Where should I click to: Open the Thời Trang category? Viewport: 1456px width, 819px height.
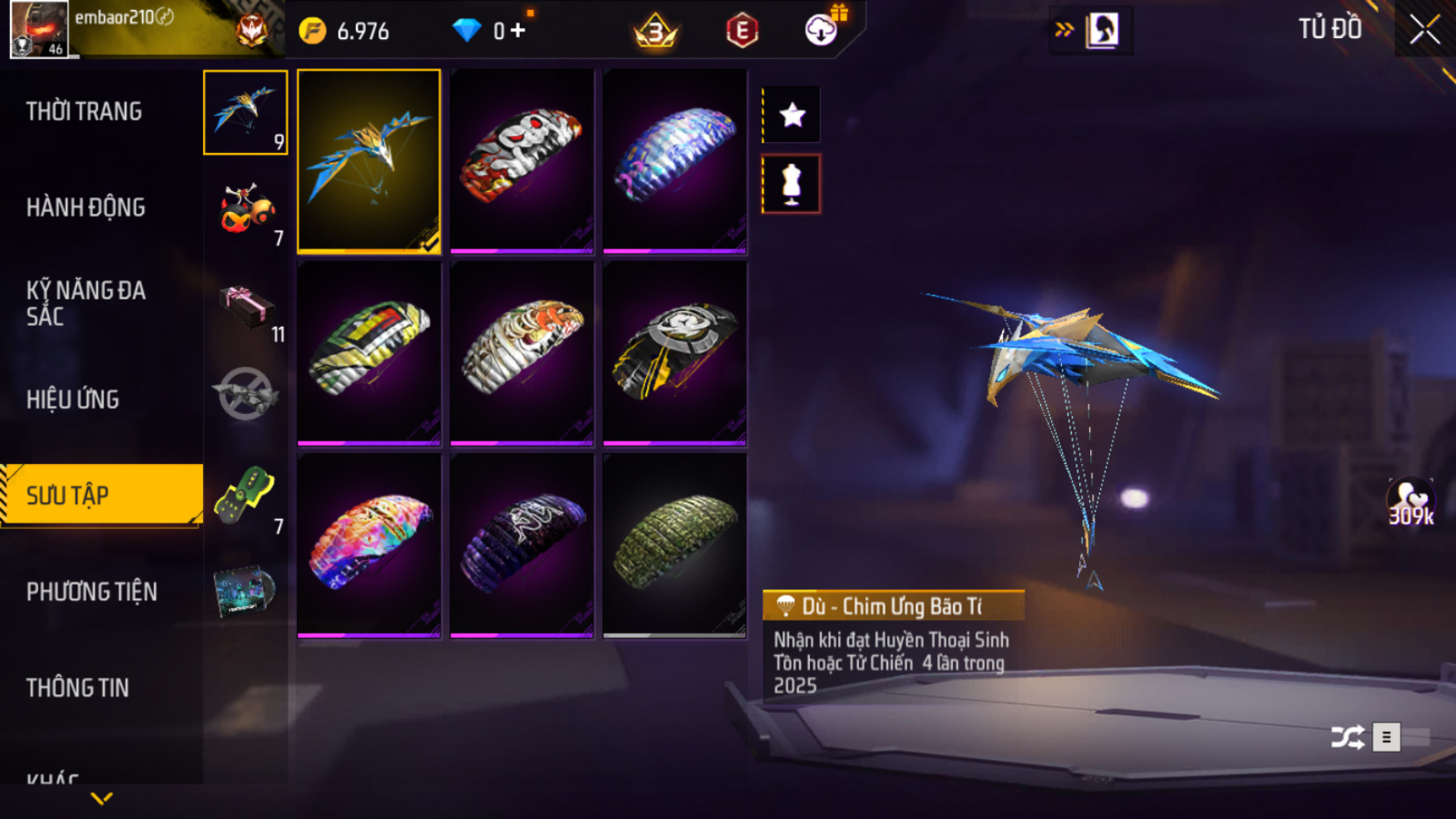[x=84, y=111]
